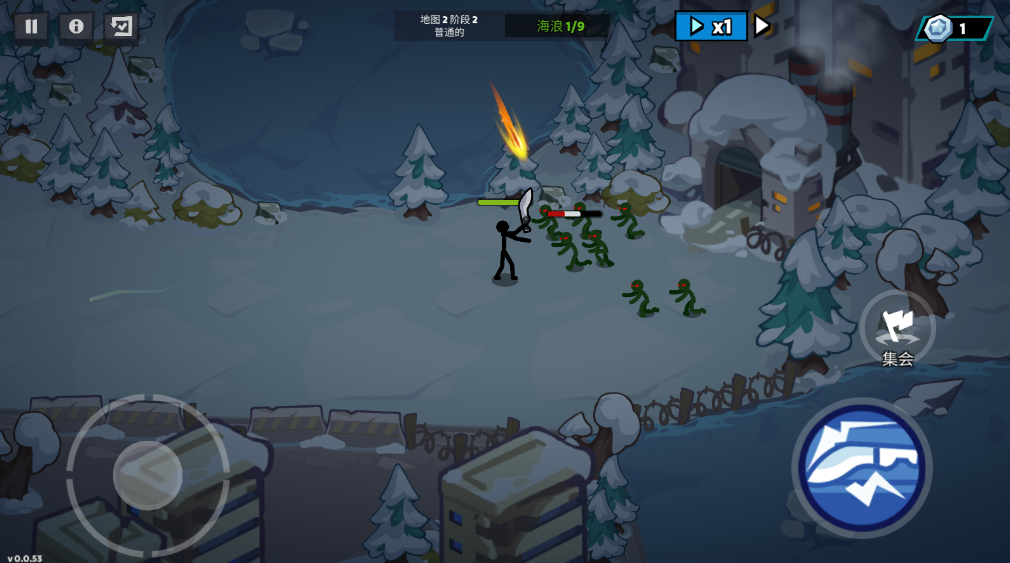
Task: Tap the rally flag button
Action: click(x=897, y=327)
